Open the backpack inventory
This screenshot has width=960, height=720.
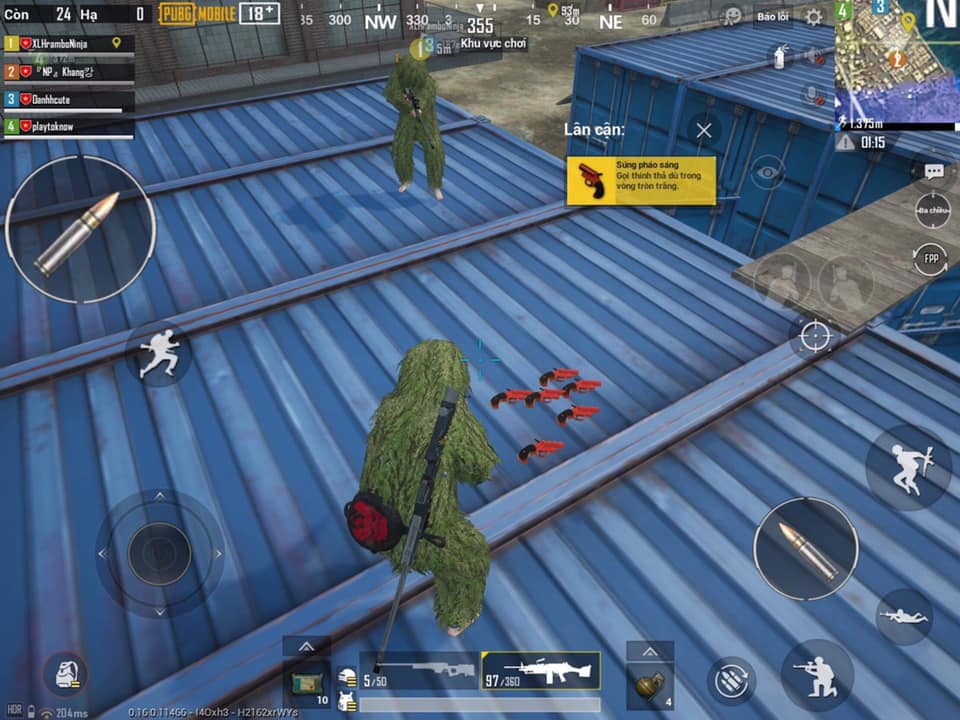[65, 675]
